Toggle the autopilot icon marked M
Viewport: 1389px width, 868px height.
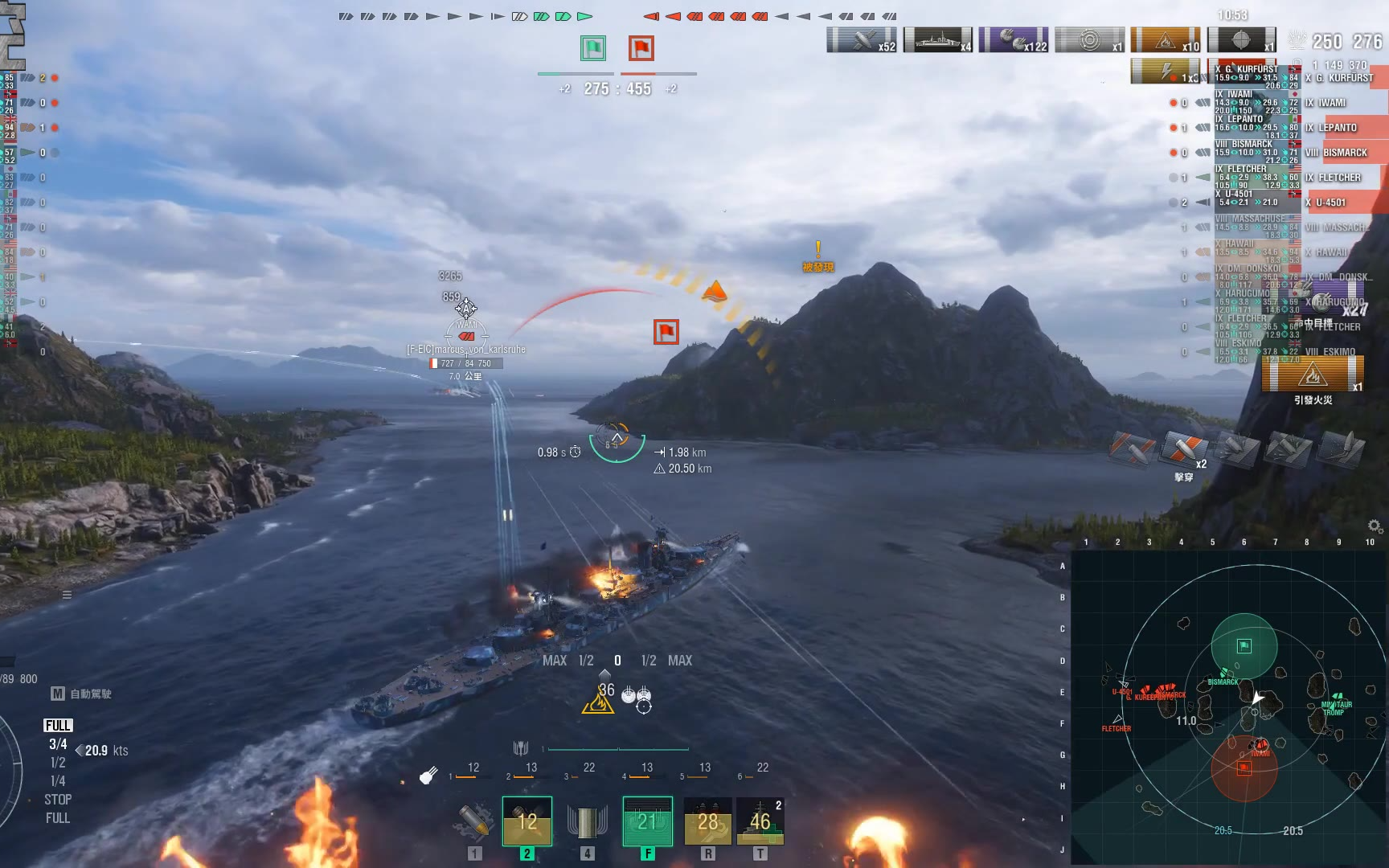coord(58,694)
